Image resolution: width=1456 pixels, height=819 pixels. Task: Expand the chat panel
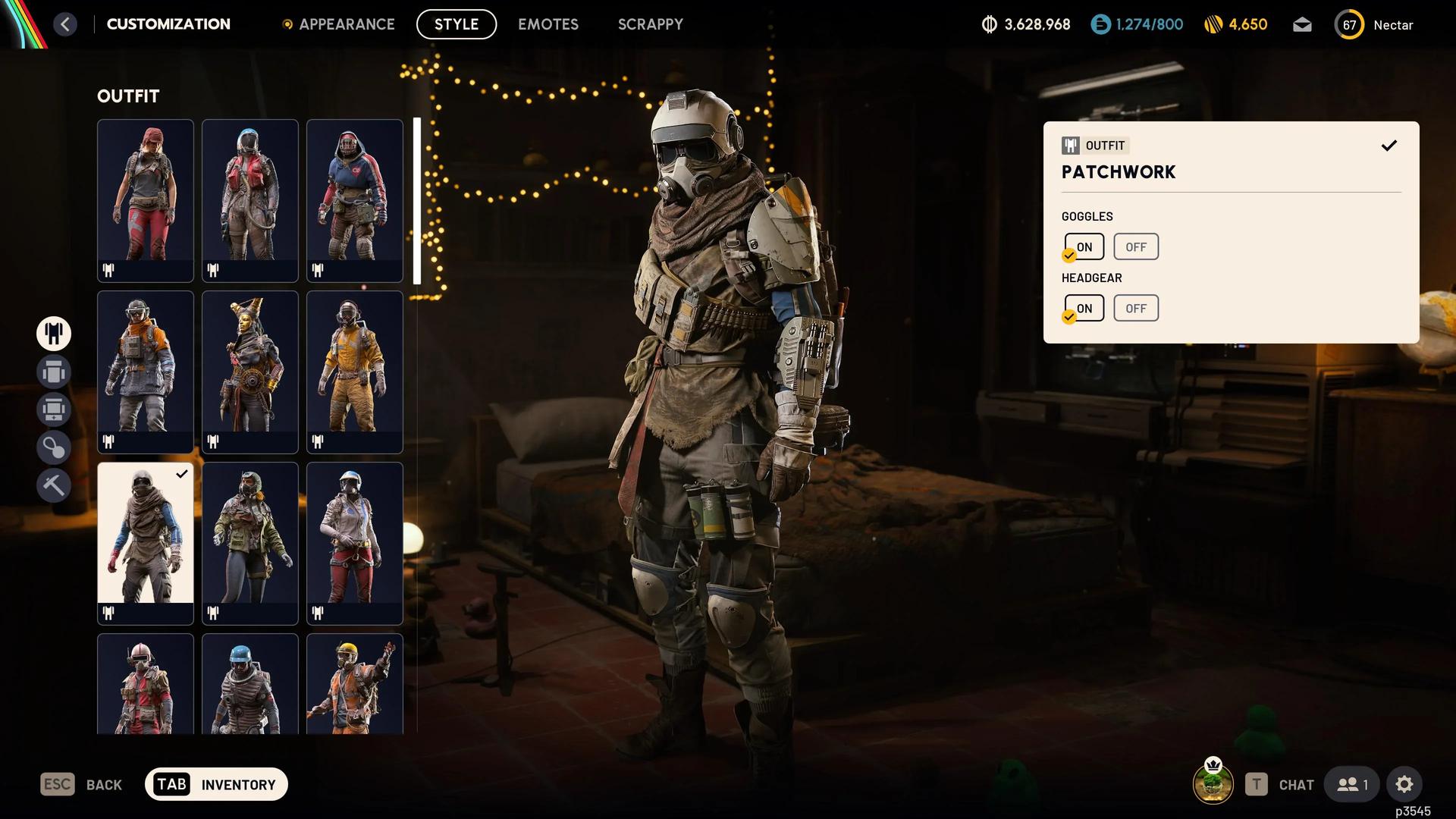coord(1296,784)
